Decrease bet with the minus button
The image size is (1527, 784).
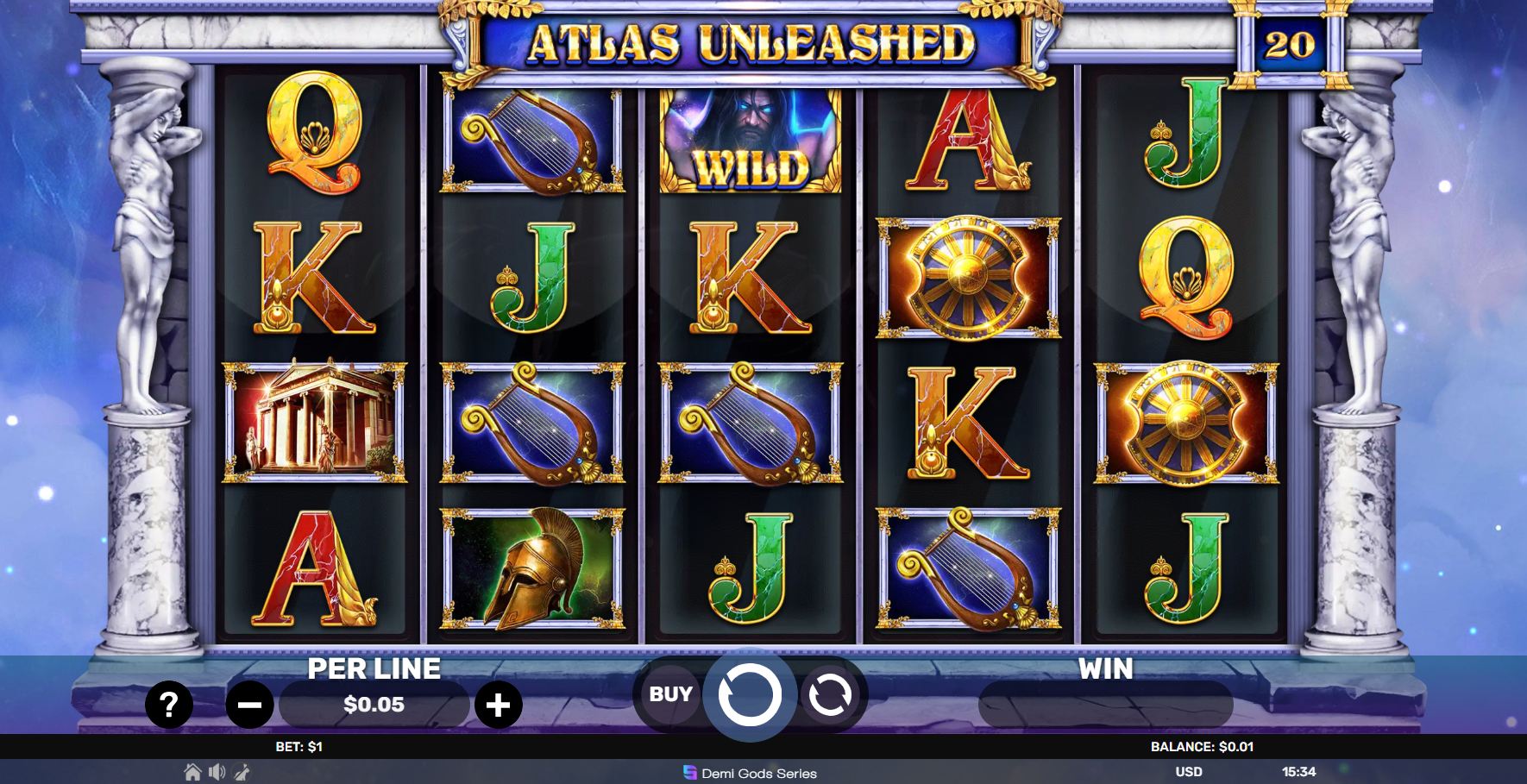(x=248, y=704)
